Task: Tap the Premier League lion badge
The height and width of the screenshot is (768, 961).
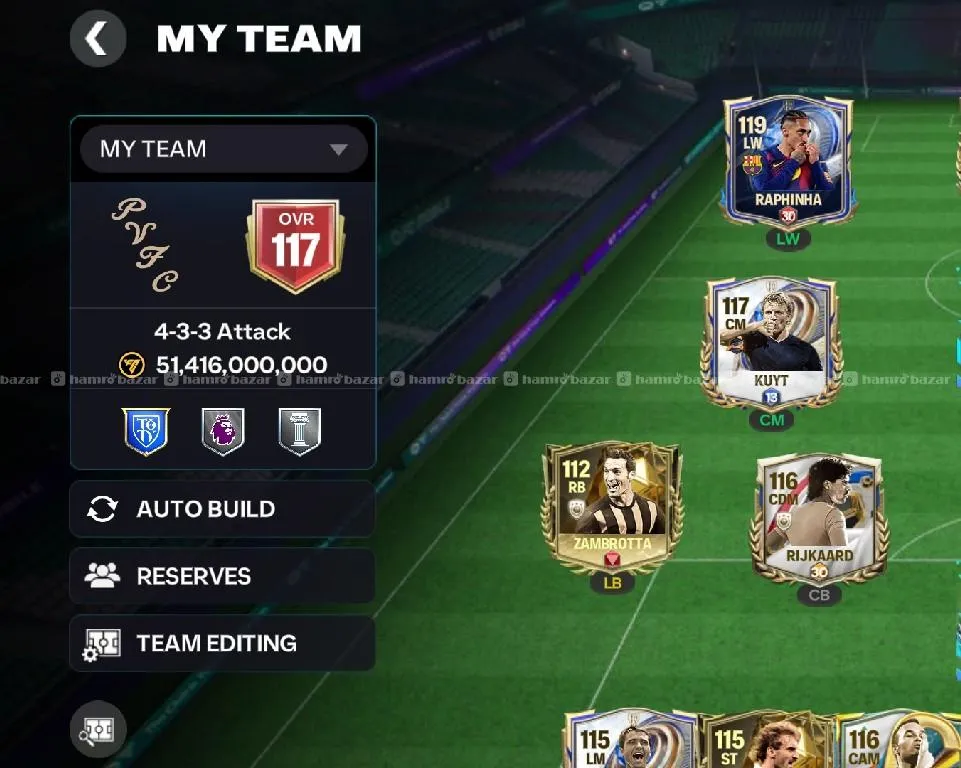Action: coord(223,431)
